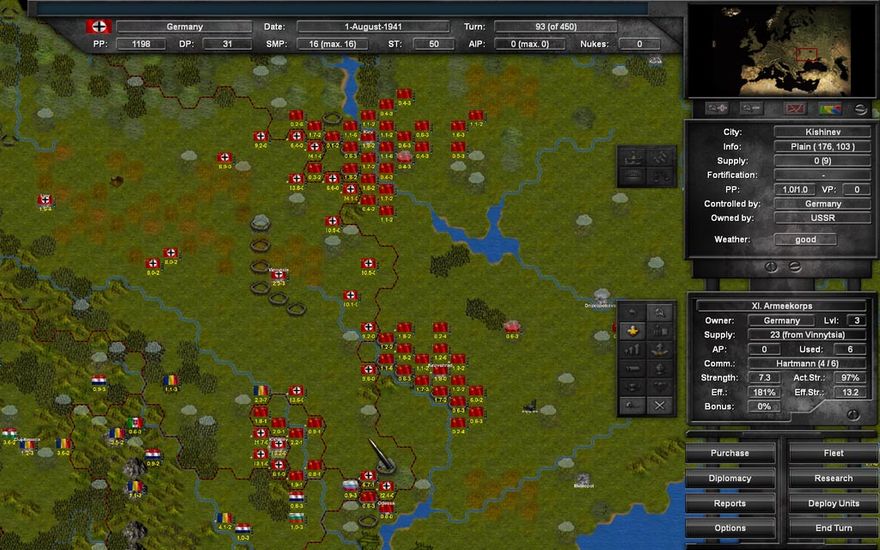Toggle the multicolored map overlay button
Viewport: 880px width, 550px height.
pyautogui.click(x=829, y=108)
